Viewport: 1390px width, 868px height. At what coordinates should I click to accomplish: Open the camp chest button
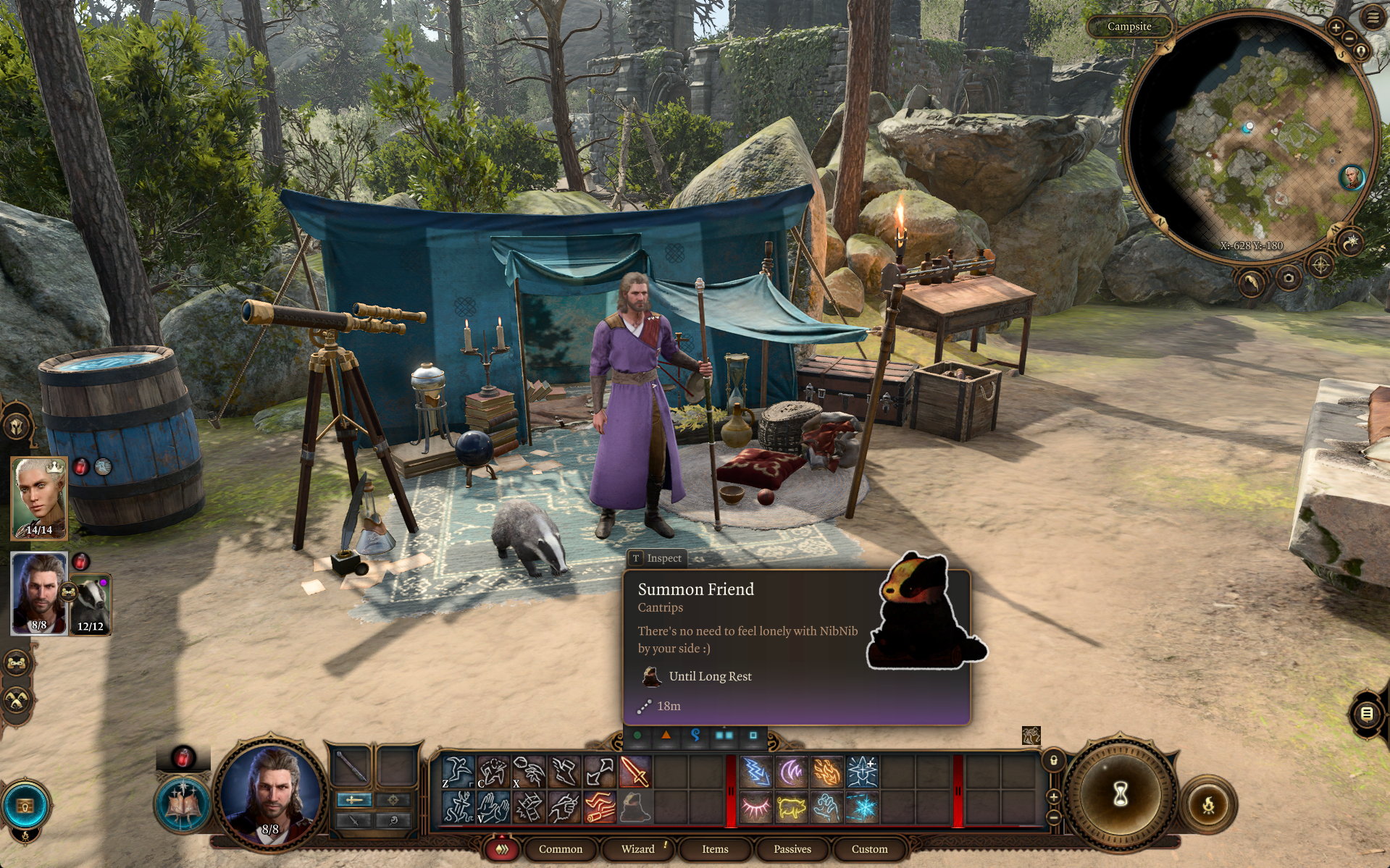click(x=25, y=805)
